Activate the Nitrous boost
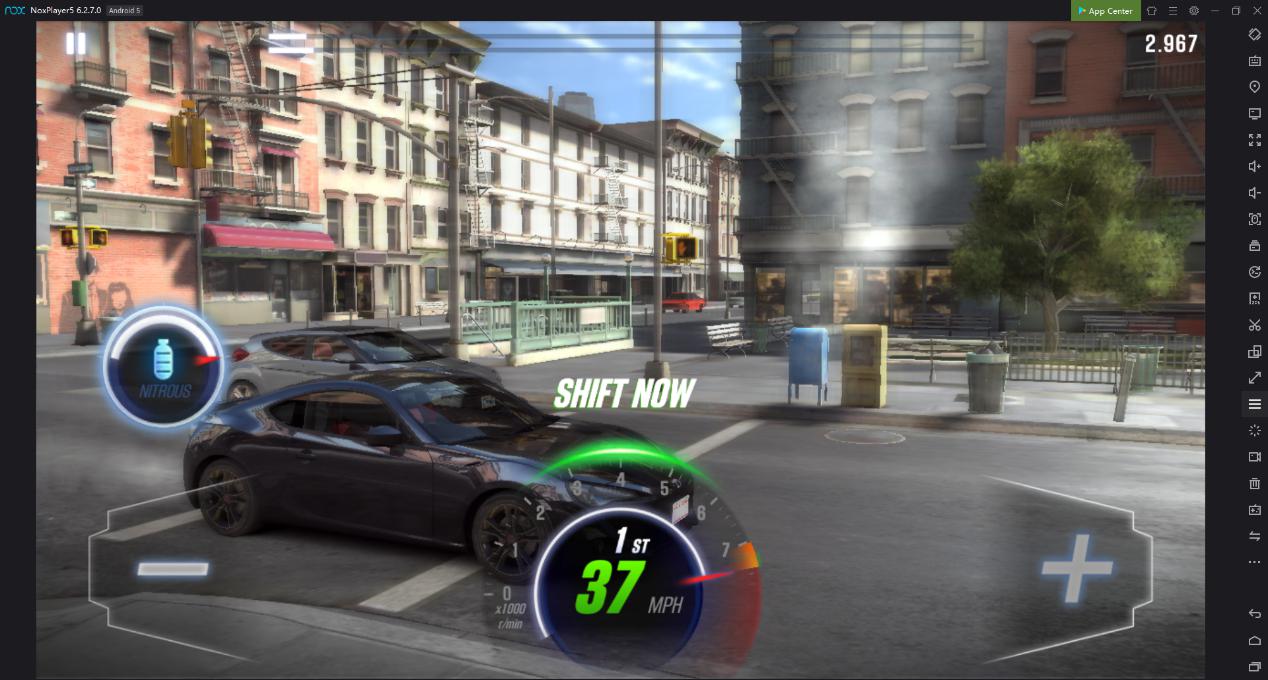 164,367
